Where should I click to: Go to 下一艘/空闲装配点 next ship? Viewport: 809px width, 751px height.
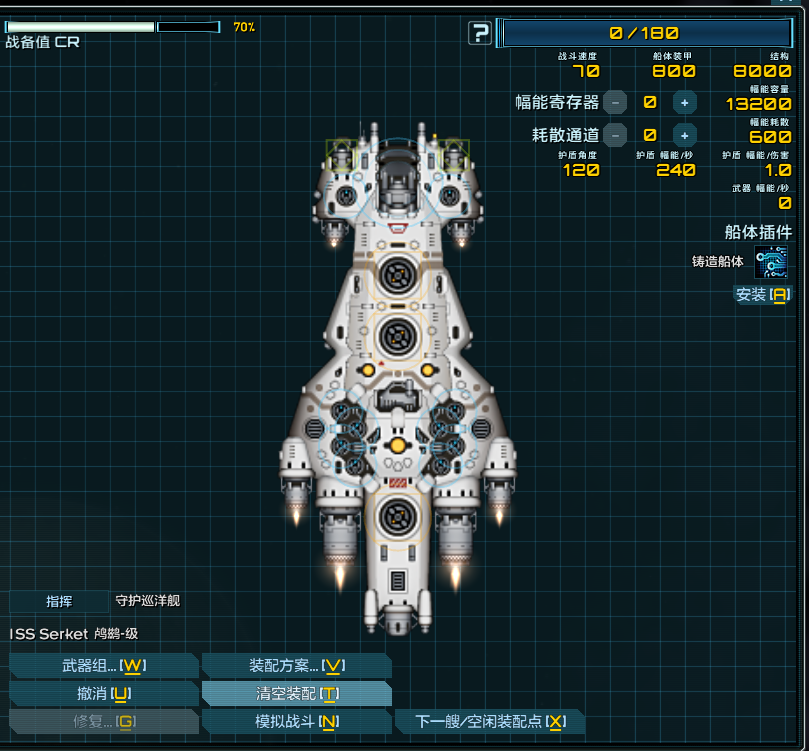tap(490, 722)
